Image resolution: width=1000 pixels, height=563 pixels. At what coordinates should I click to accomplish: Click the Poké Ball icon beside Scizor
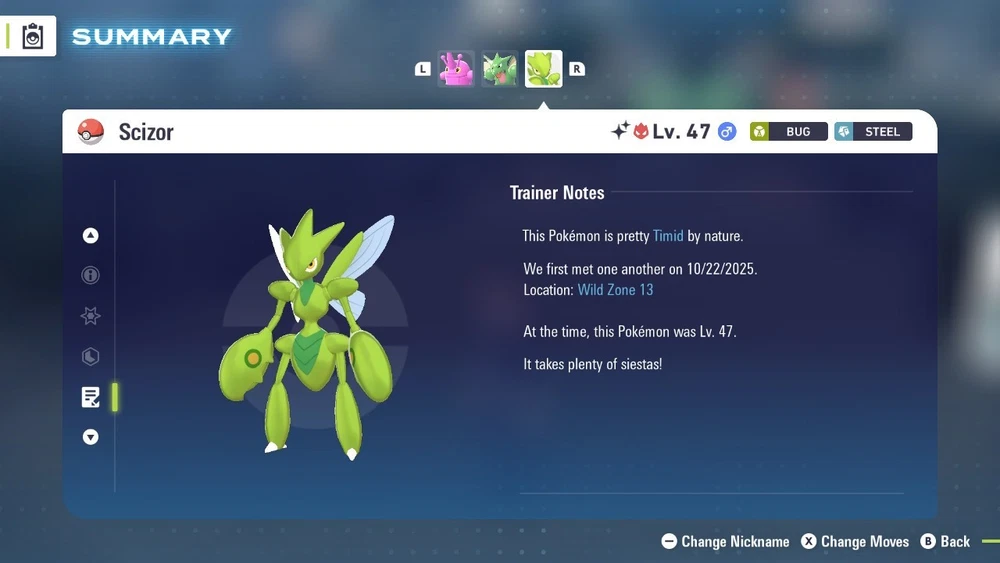(x=91, y=132)
